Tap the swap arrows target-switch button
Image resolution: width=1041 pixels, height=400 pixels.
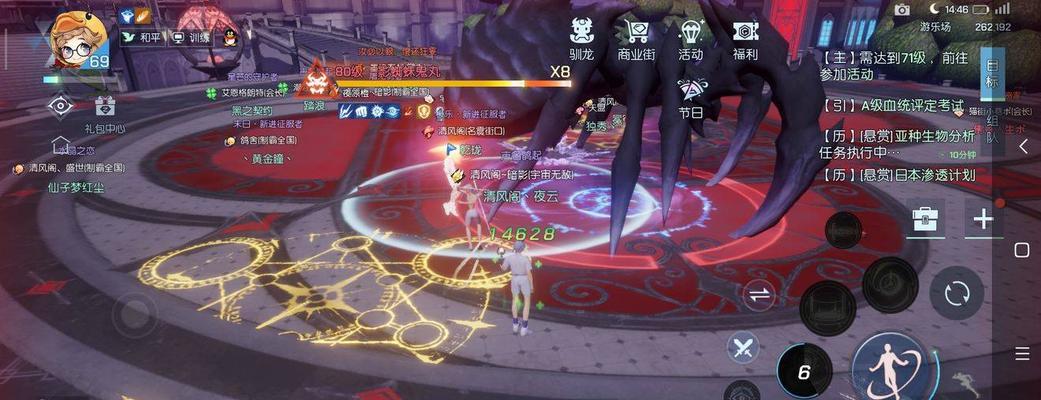[x=760, y=295]
